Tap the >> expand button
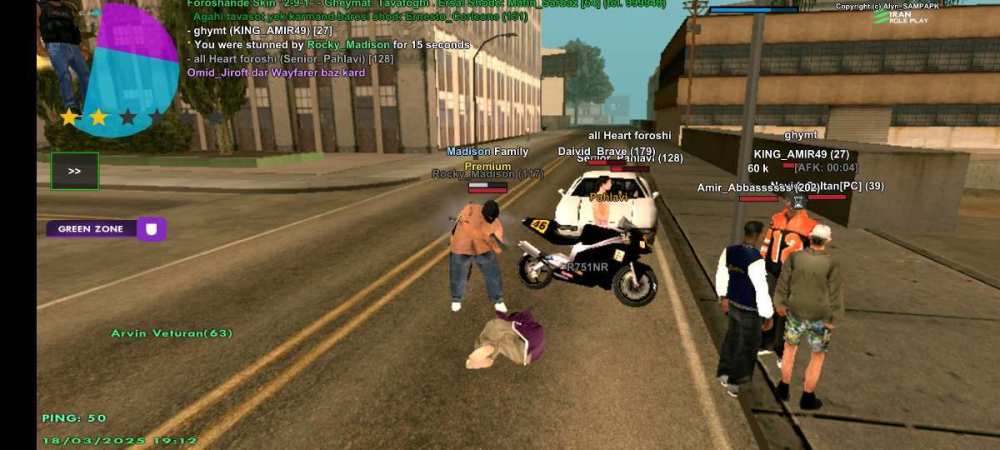The image size is (1000, 450). [74, 171]
